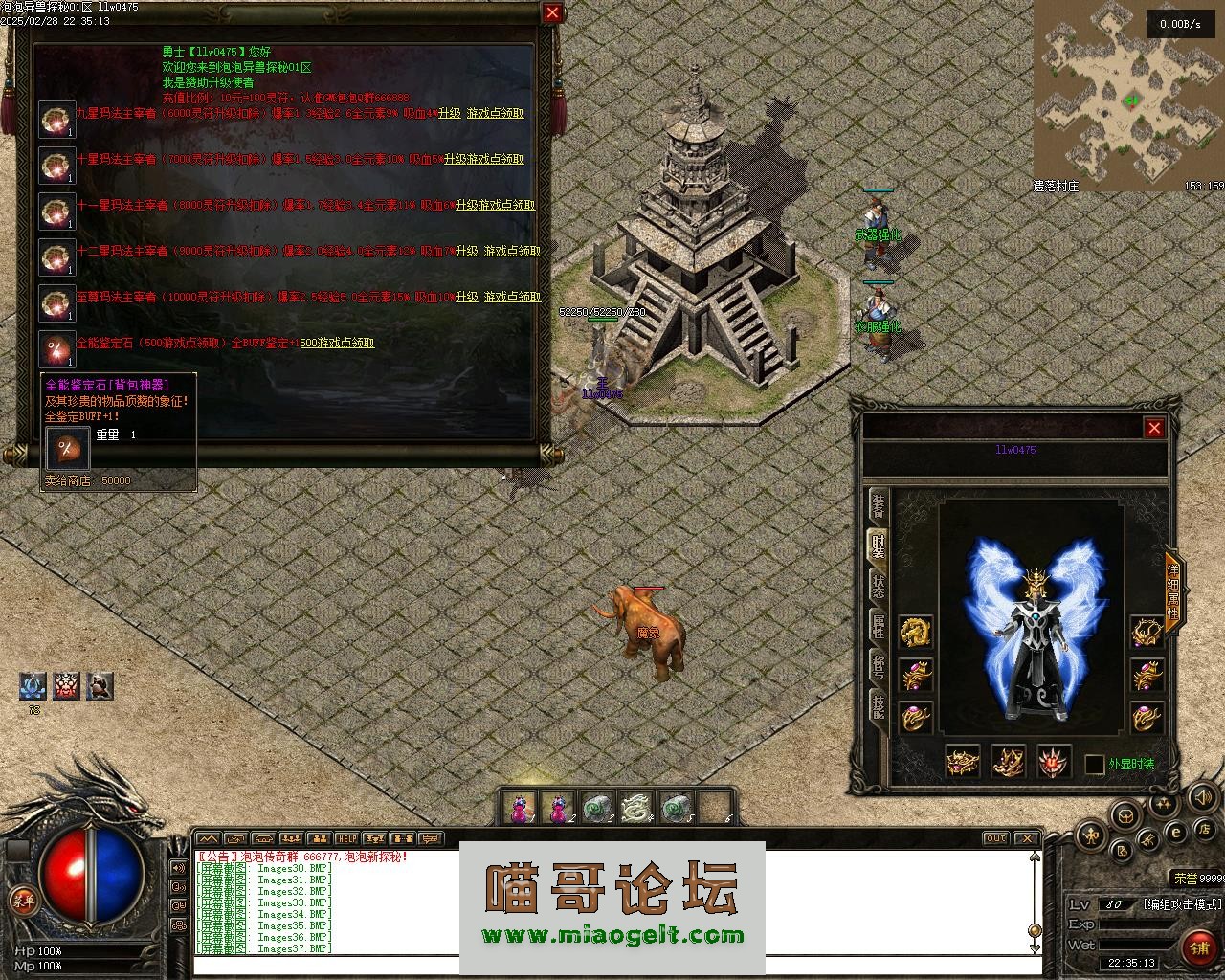Use the white dragon item in hotbar slot 4
The height and width of the screenshot is (980, 1225).
pyautogui.click(x=635, y=808)
